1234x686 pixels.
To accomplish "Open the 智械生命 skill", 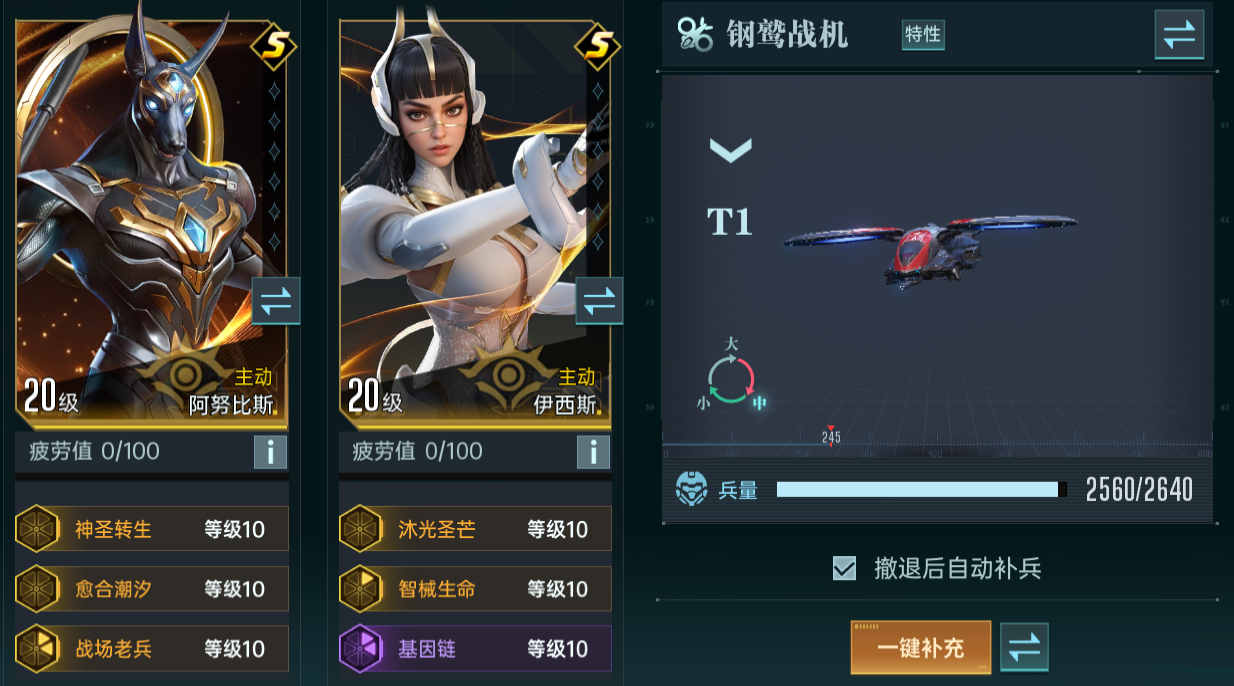I will [475, 589].
